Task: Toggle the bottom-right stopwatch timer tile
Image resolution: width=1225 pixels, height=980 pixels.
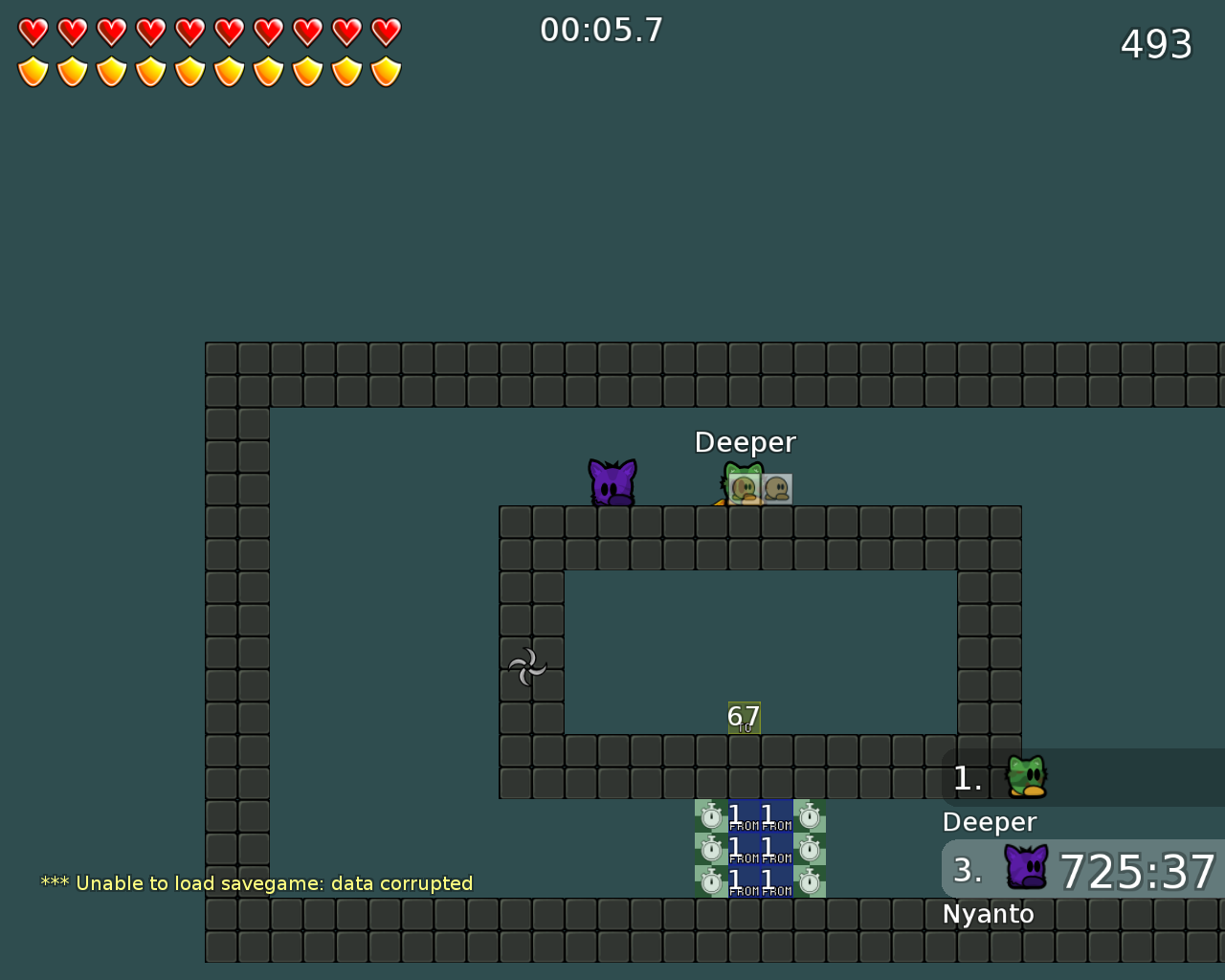Action: click(x=810, y=881)
